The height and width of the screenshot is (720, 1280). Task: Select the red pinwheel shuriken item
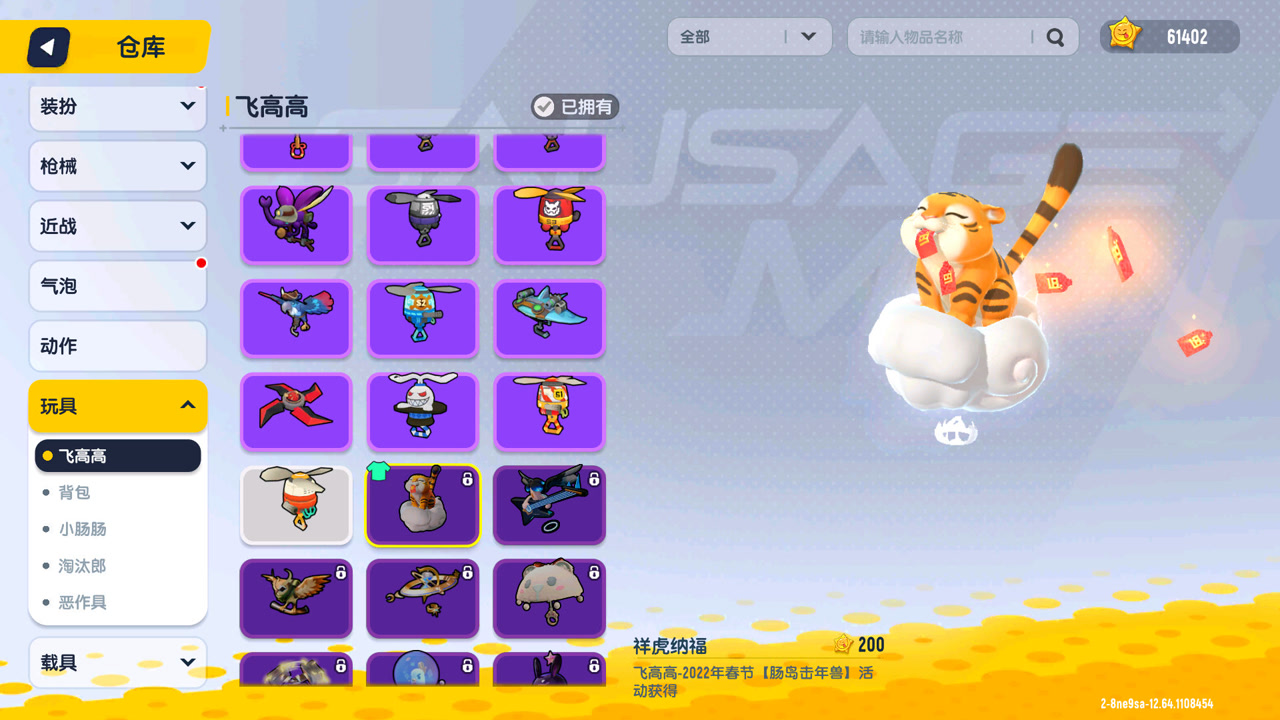tap(296, 411)
